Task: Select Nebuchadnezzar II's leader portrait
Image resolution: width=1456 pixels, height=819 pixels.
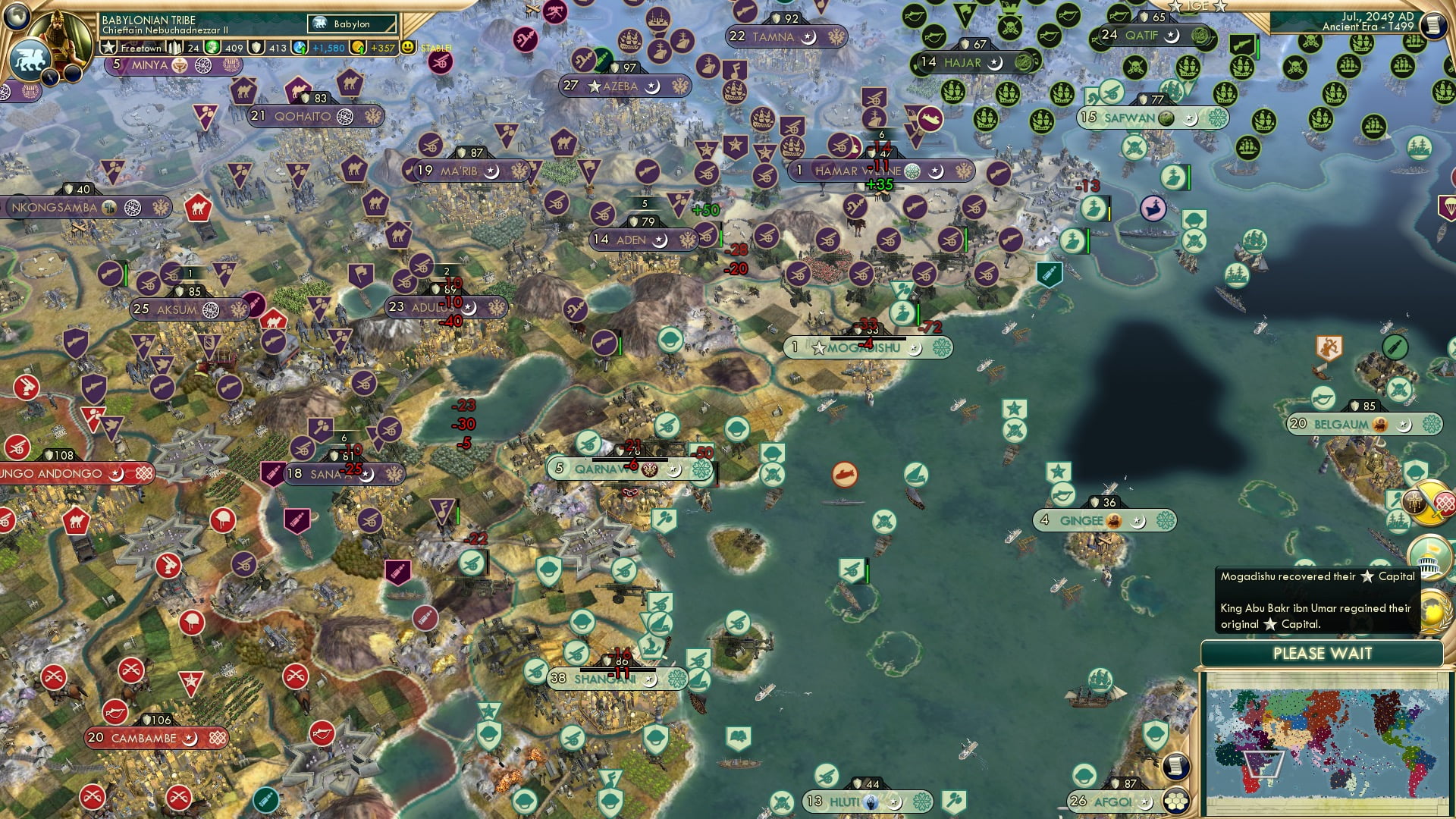Action: (59, 32)
